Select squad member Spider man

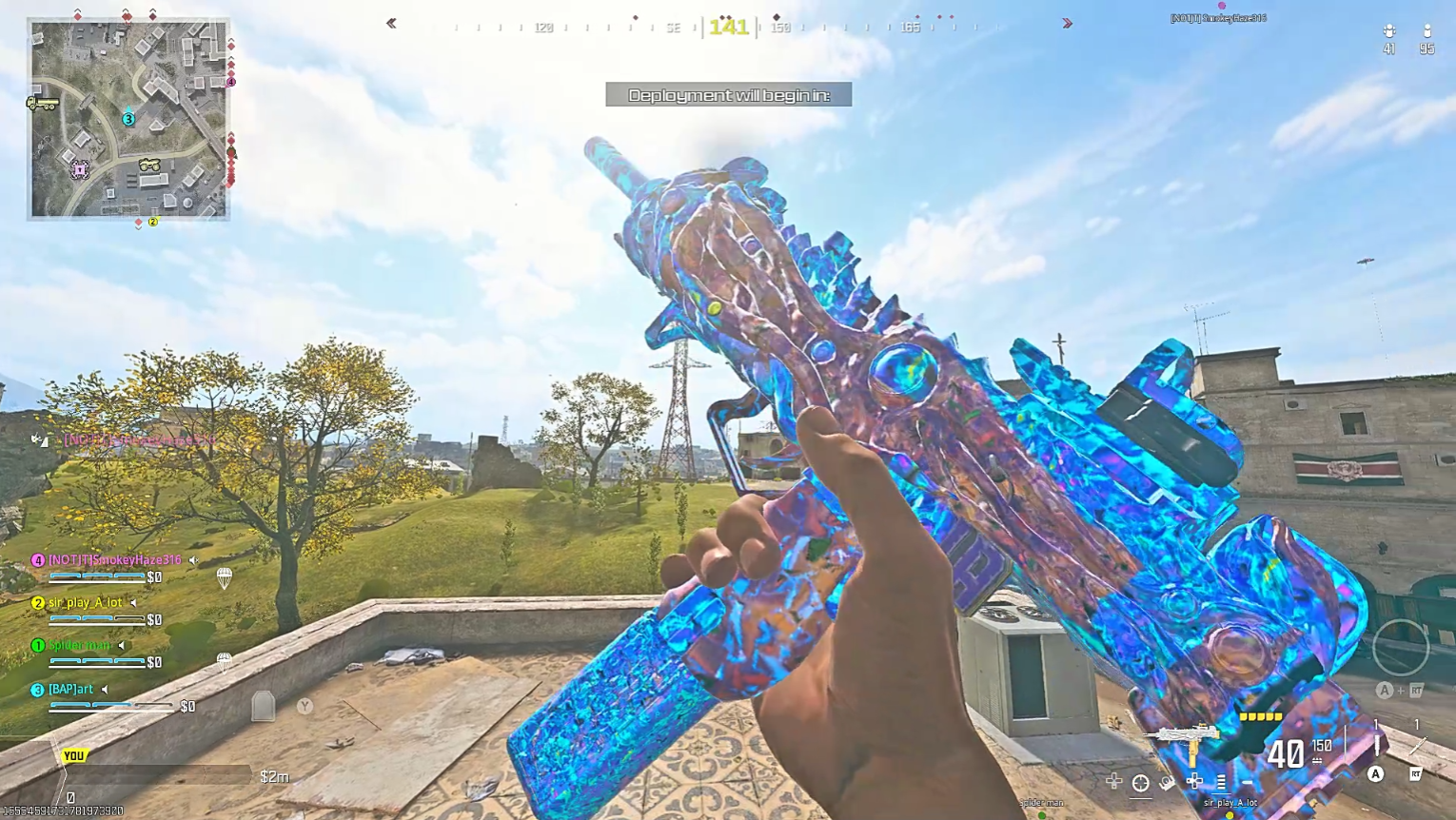80,646
